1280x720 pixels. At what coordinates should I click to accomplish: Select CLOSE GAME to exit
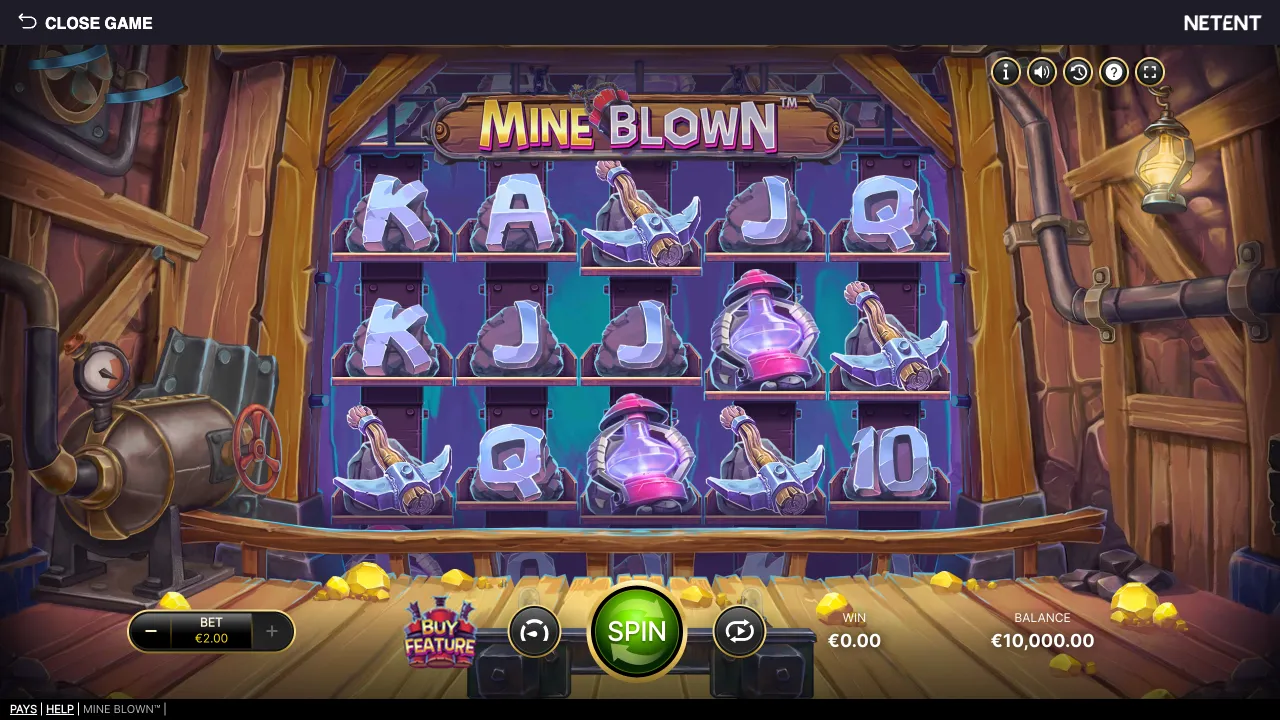click(x=98, y=22)
